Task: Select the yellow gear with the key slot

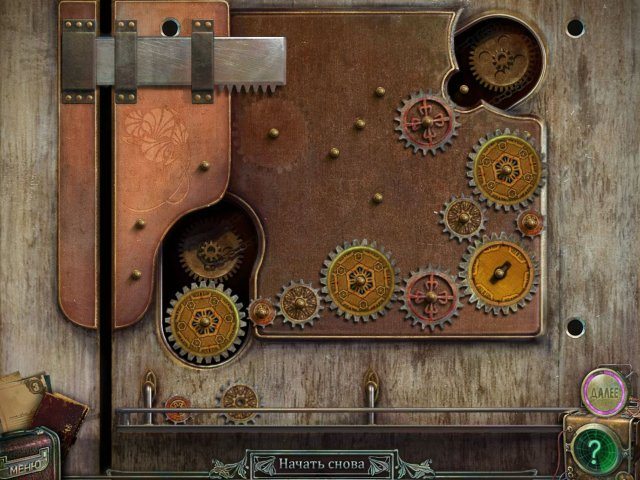Action: coord(499,271)
